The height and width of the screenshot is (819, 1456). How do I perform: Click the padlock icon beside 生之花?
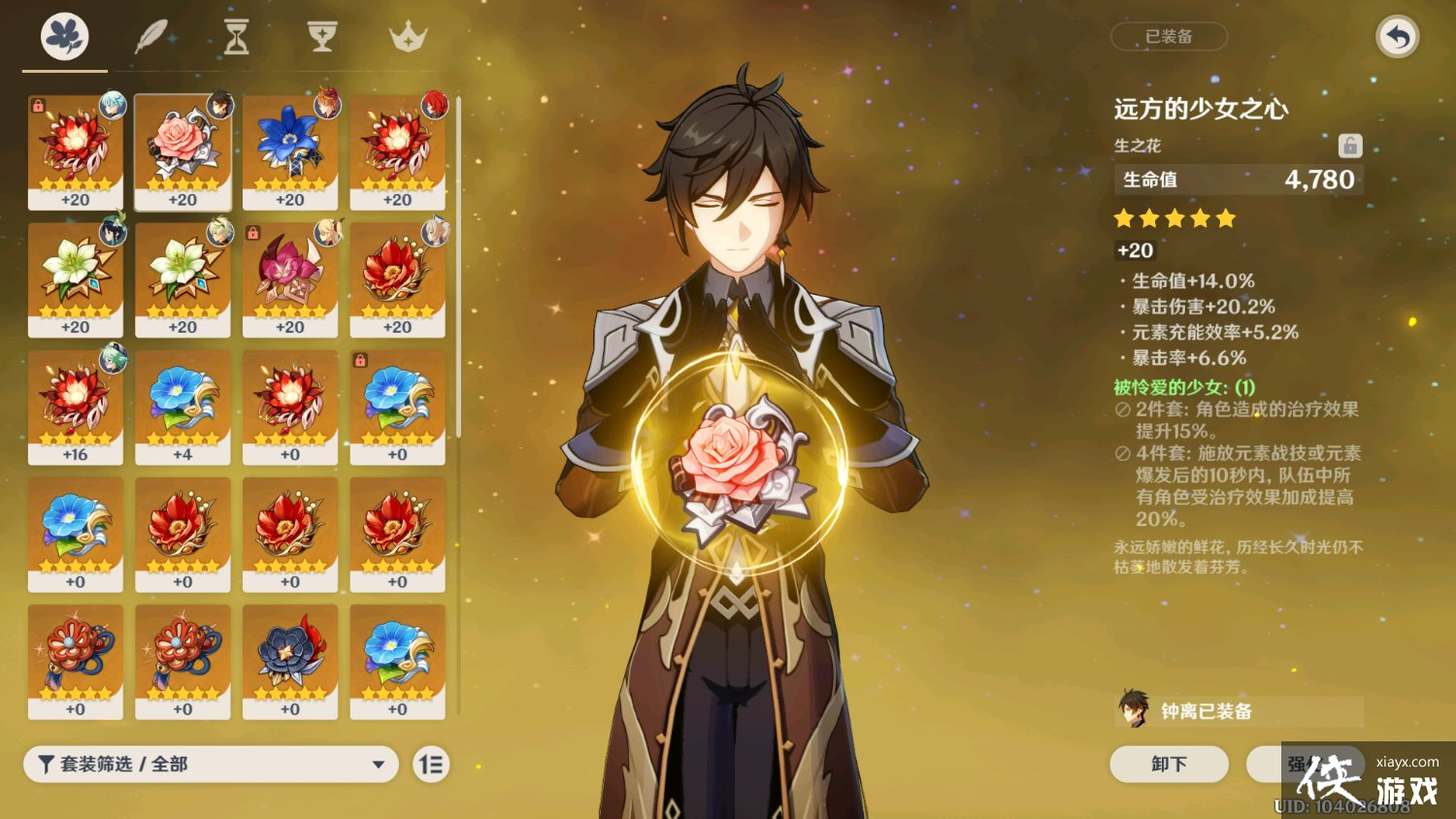pyautogui.click(x=1350, y=146)
